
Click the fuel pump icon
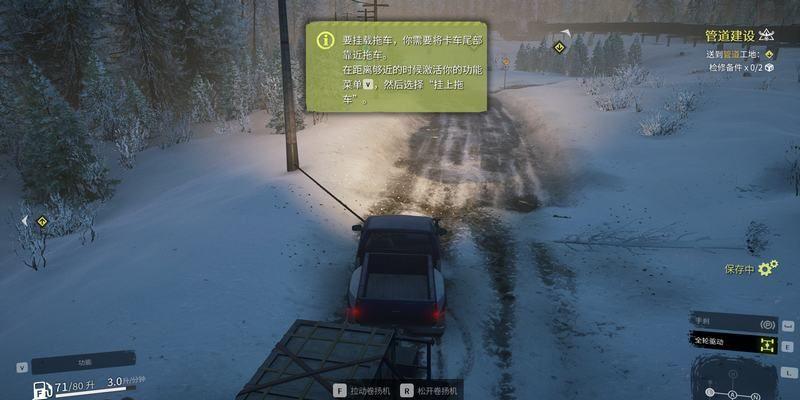point(42,390)
